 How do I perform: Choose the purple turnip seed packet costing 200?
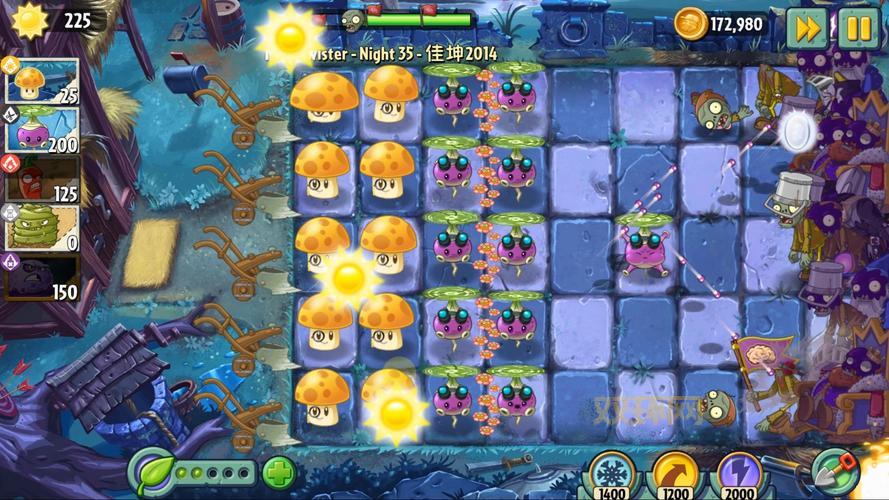(x=42, y=129)
